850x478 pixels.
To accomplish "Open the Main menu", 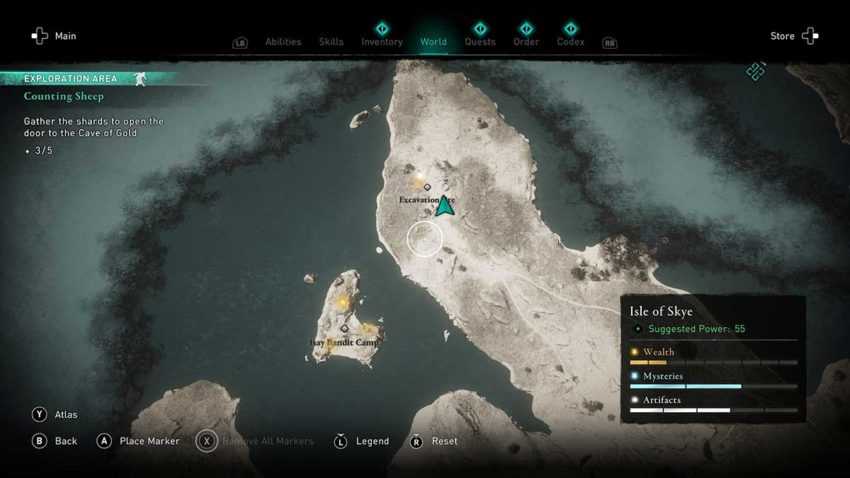I will coord(53,36).
